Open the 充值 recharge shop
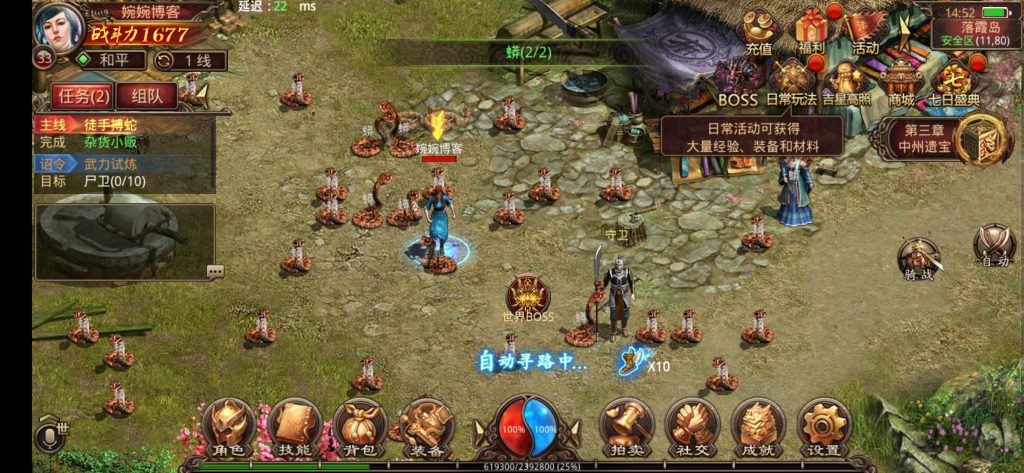 (x=760, y=32)
